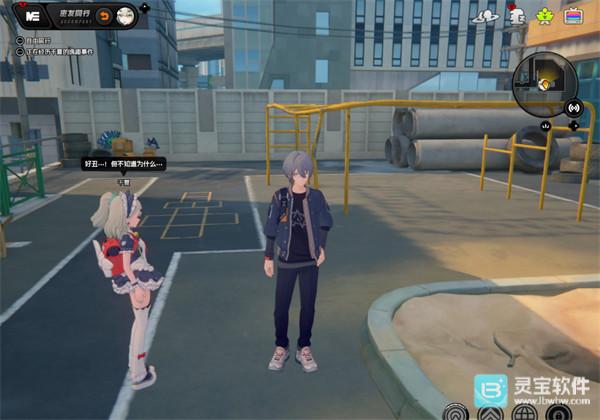The height and width of the screenshot is (420, 600).
Task: Open the mushroom icon with red notification
Action: (x=516, y=15)
